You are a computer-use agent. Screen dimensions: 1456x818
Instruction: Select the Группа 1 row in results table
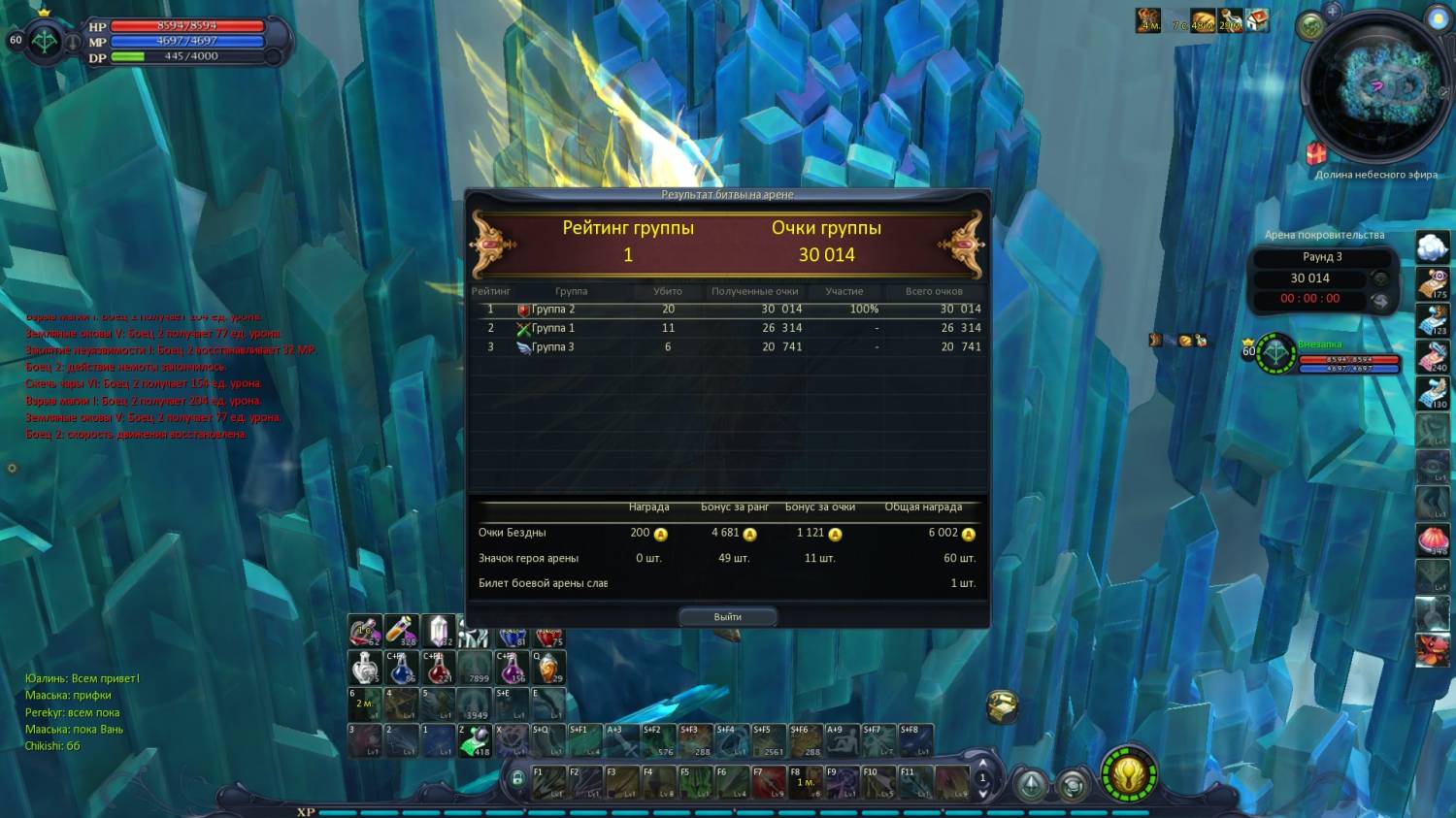(726, 328)
